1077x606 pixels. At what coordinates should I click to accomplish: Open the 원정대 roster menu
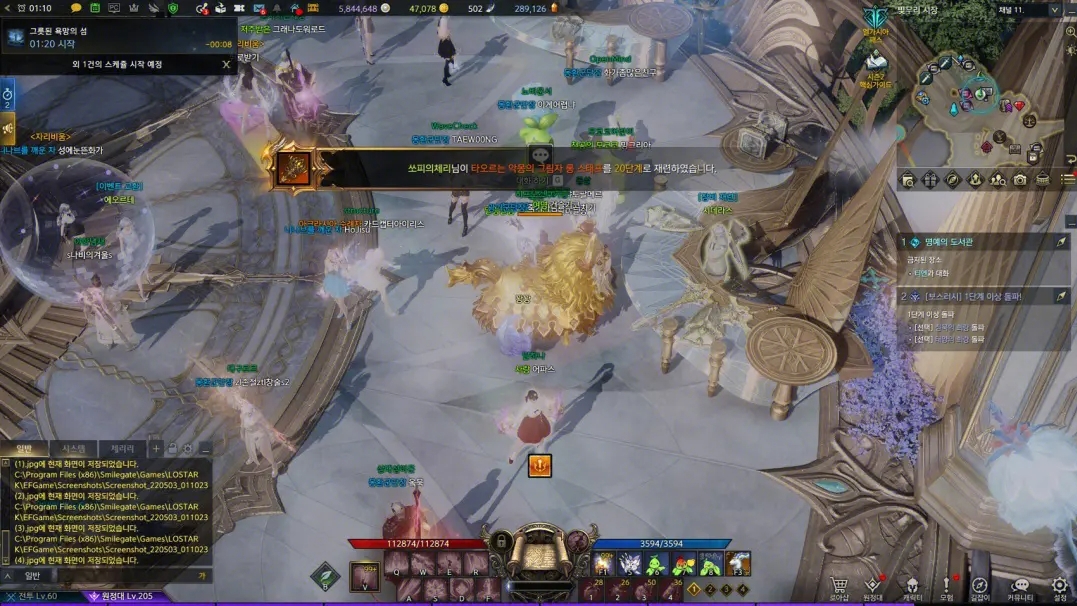(x=873, y=587)
